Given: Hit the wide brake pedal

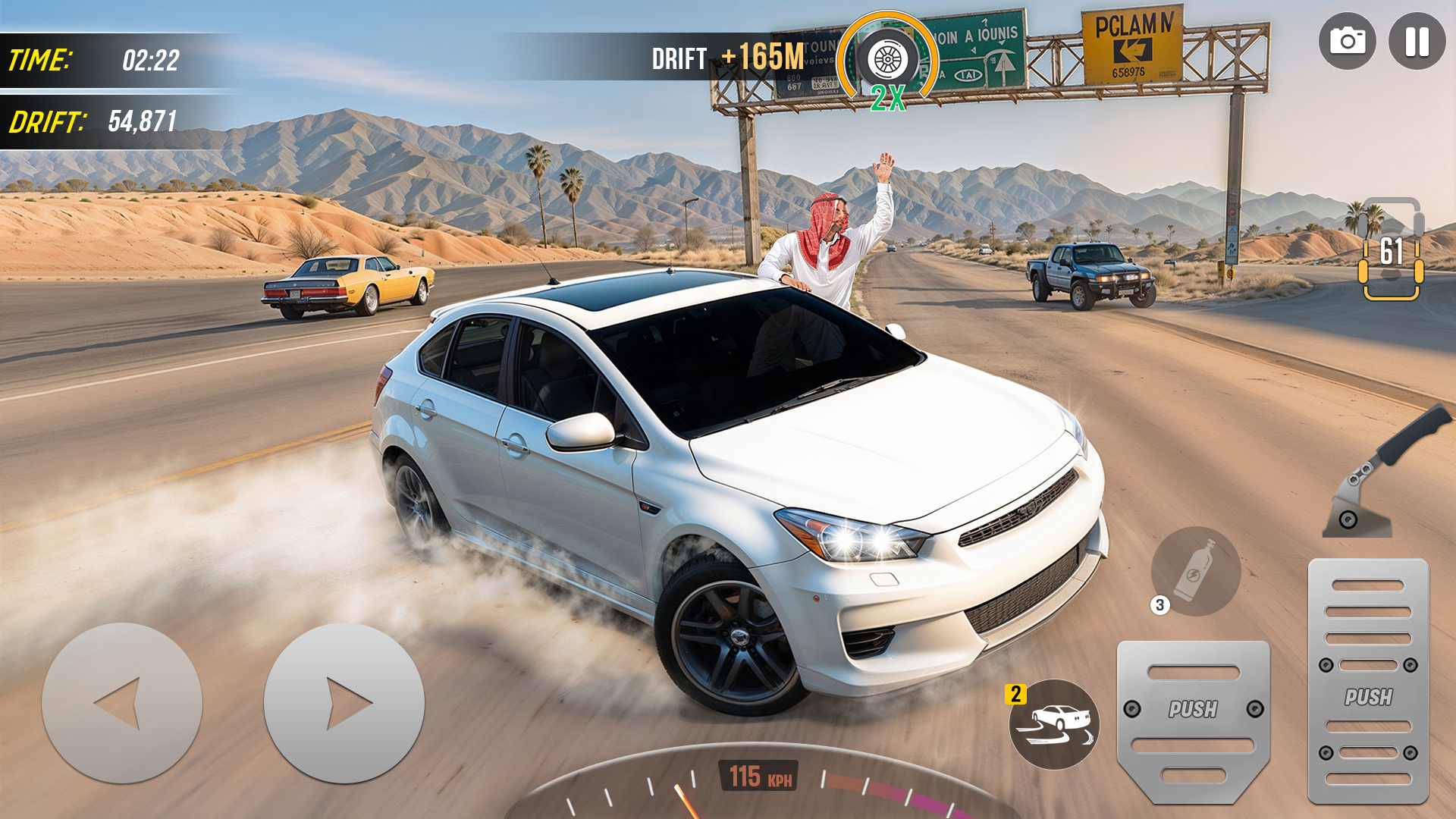Looking at the screenshot, I should coord(1193,720).
